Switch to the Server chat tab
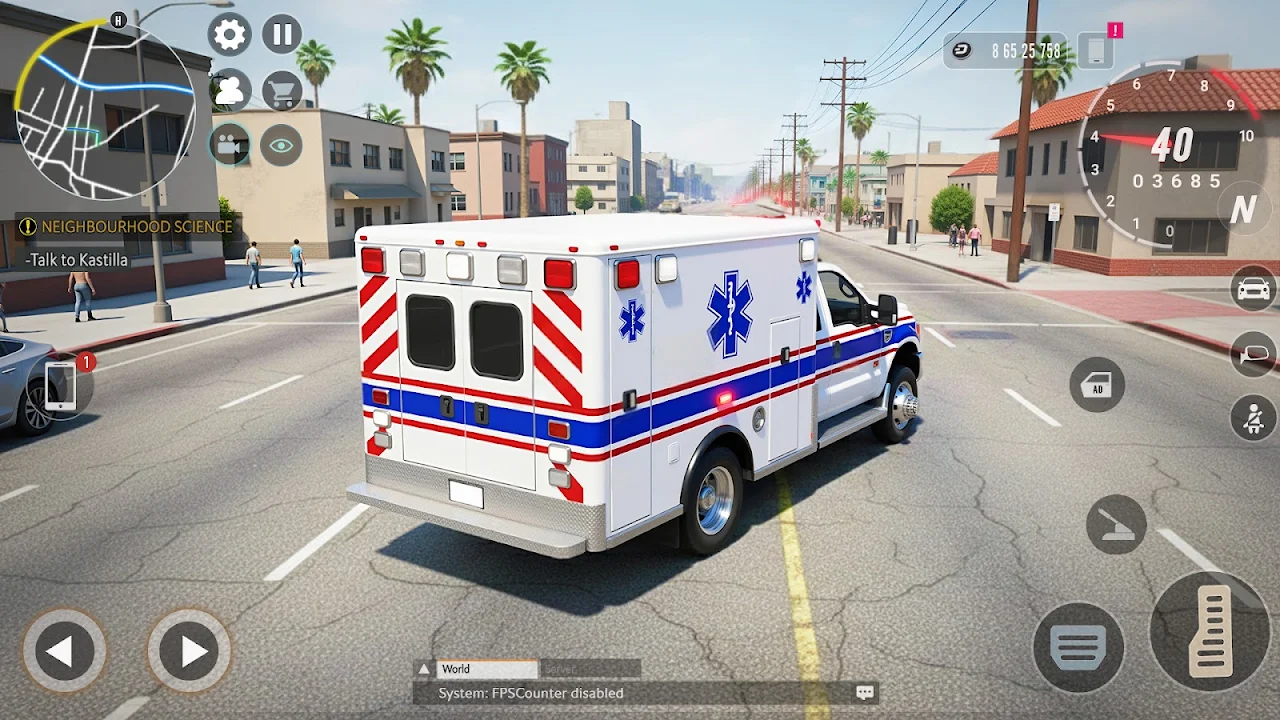Screen dimensions: 1280x720 click(x=590, y=669)
